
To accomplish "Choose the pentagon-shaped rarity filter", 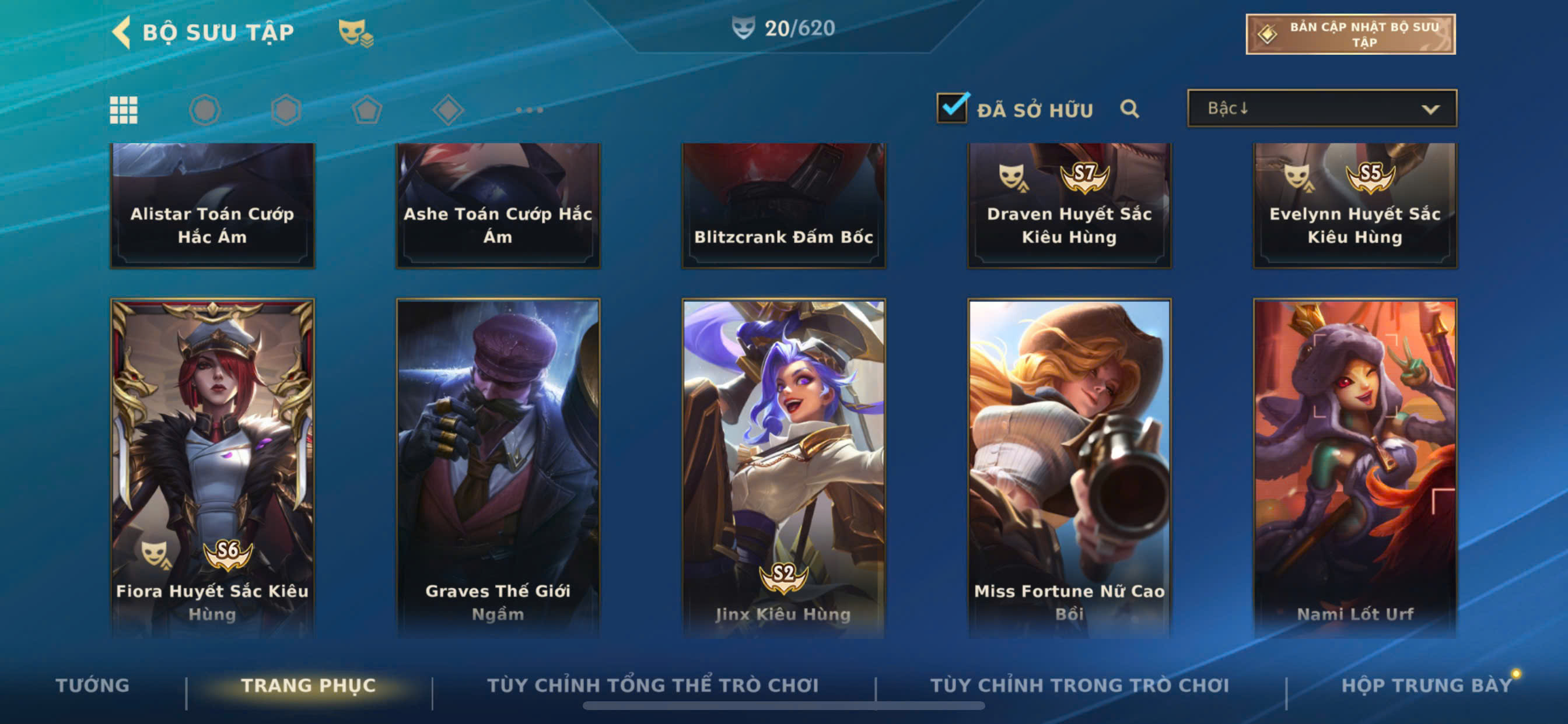I will (367, 110).
